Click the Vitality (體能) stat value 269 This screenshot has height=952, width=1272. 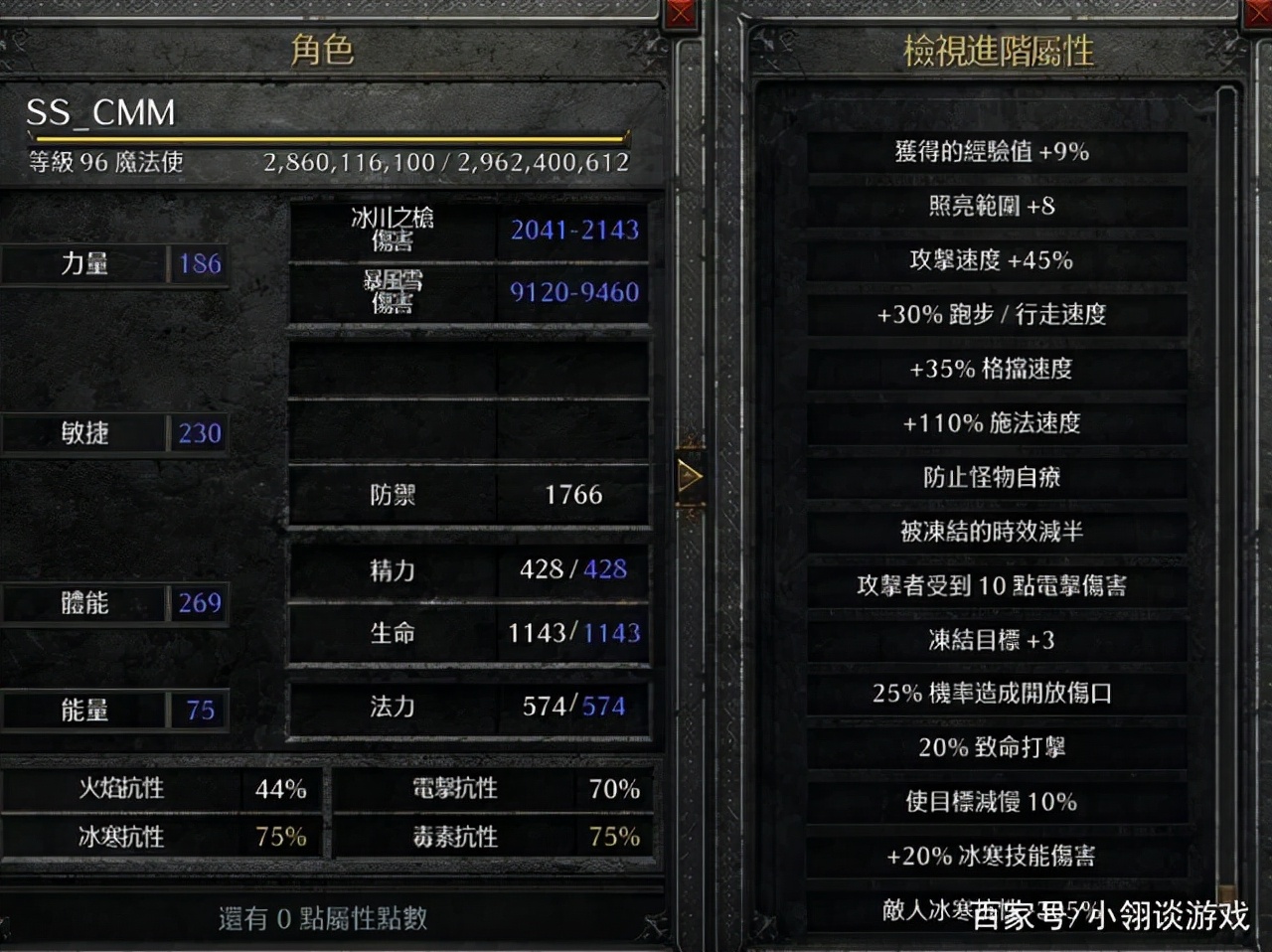[199, 602]
